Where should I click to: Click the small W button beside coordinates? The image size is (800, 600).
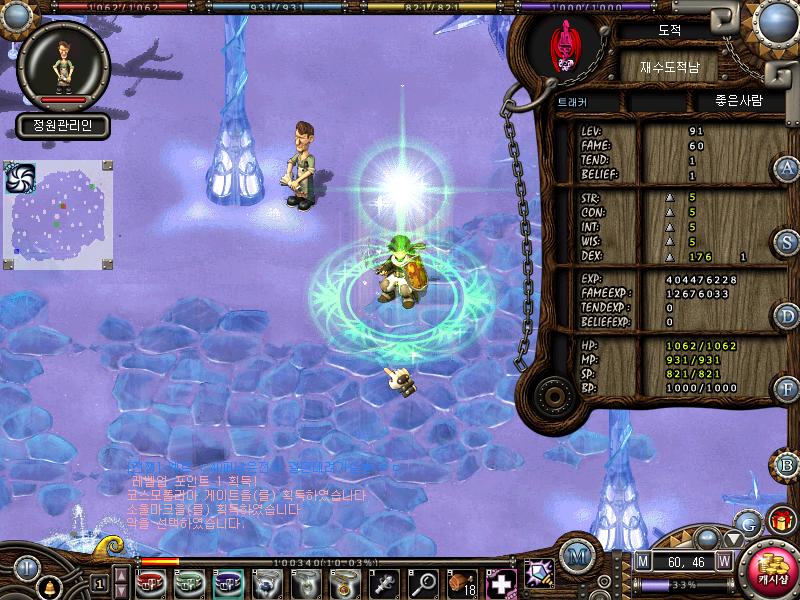coord(723,560)
